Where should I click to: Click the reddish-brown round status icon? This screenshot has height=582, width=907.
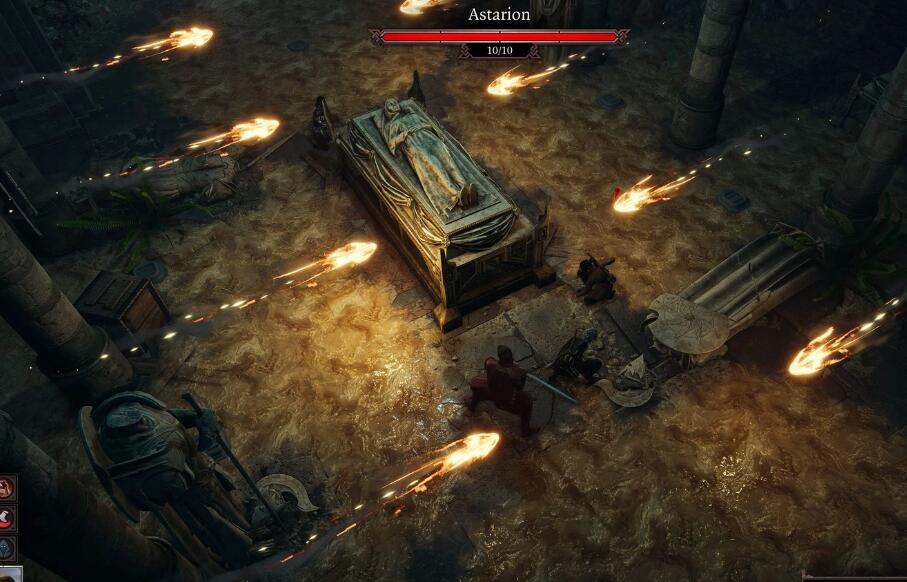[7, 487]
